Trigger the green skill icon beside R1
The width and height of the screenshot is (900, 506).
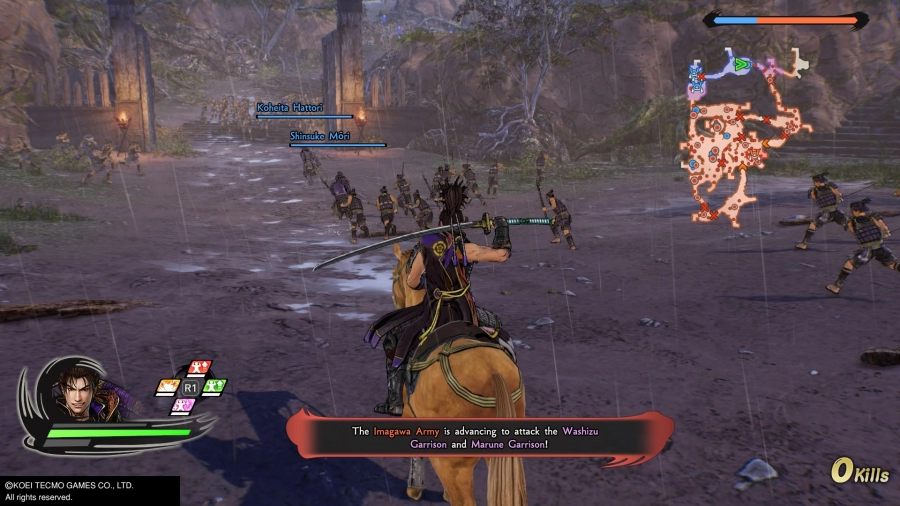click(x=214, y=386)
